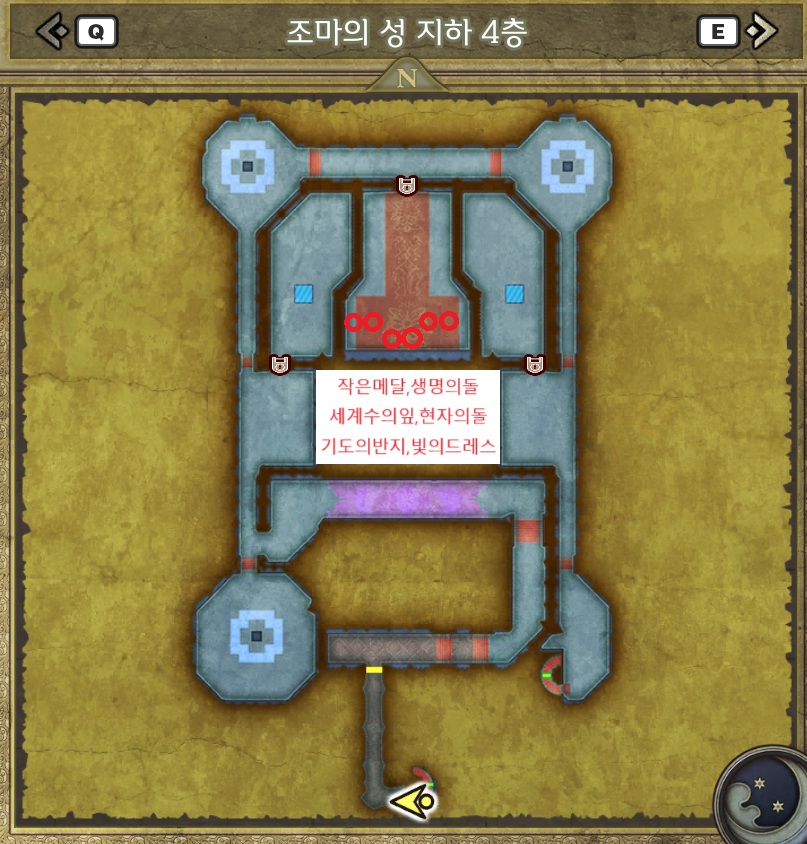807x844 pixels.
Task: Select the yellow player arrow marker
Action: pyautogui.click(x=412, y=801)
